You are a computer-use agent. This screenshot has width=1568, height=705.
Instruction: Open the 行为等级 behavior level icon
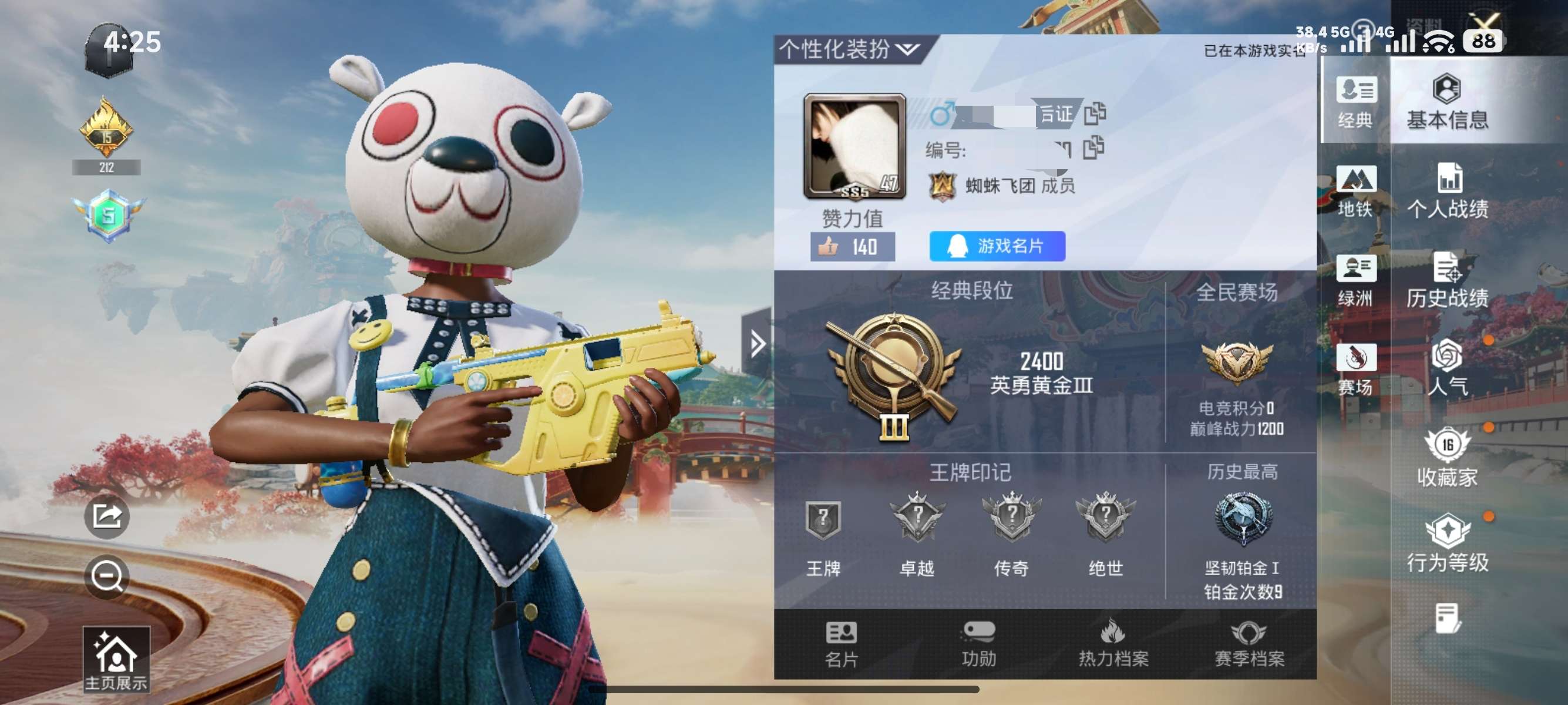pos(1448,547)
